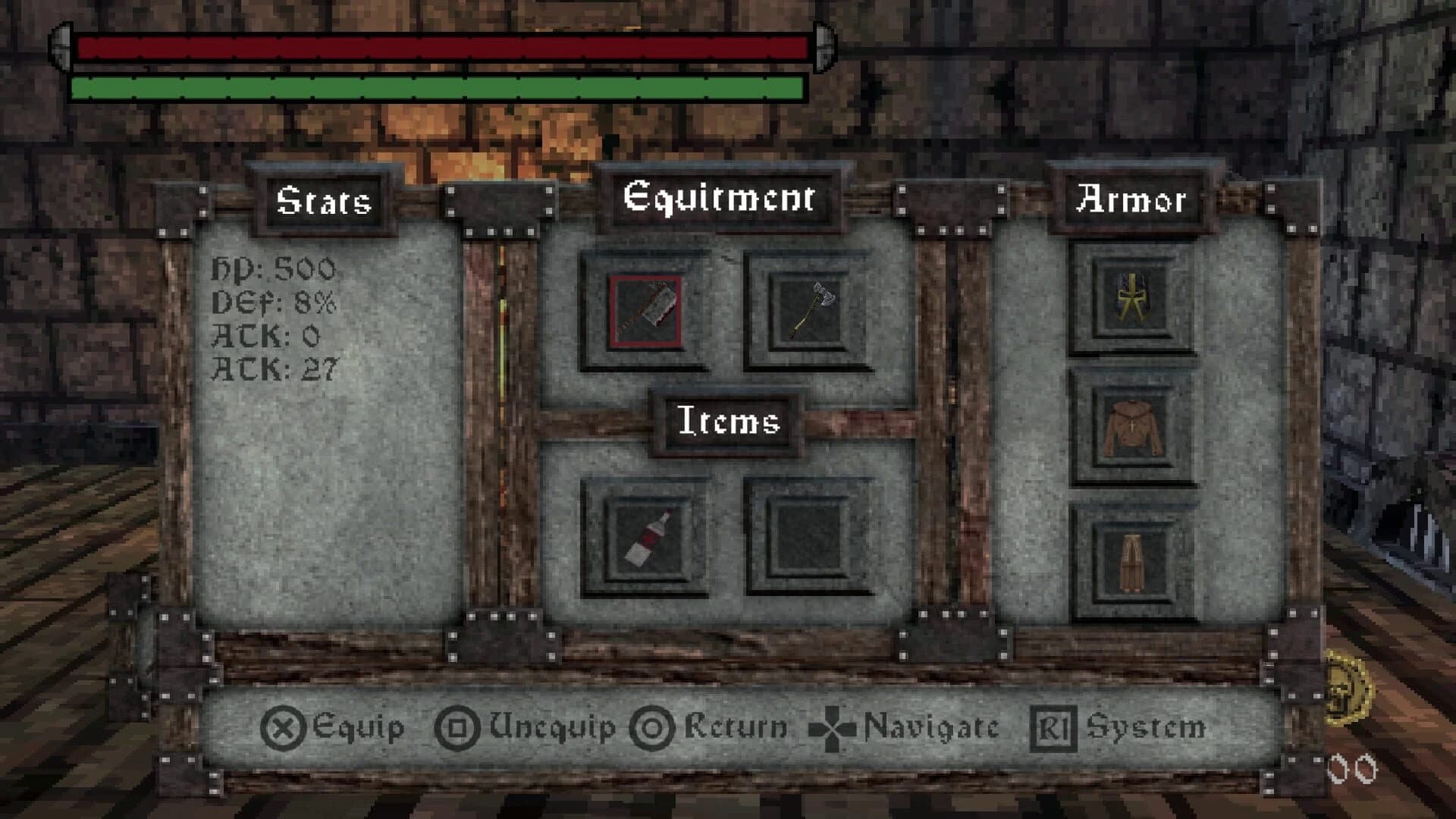Viewport: 1456px width, 819px height.
Task: Open the Stats panel header
Action: click(x=322, y=199)
